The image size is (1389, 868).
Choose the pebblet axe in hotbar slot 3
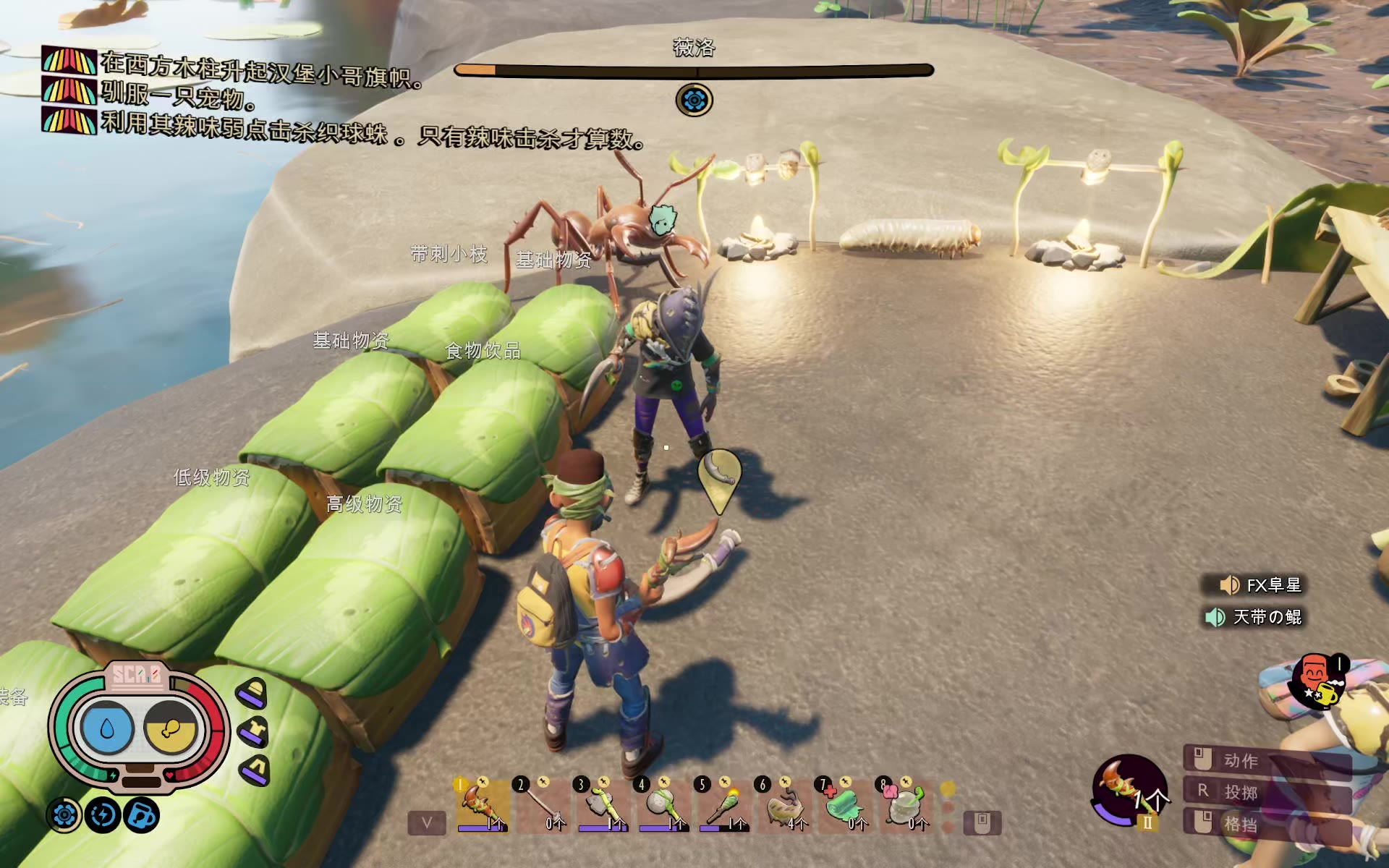pos(603,805)
